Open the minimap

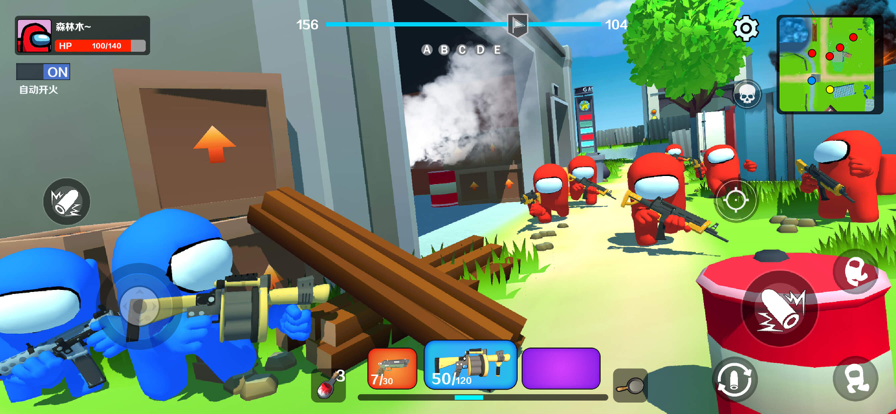pyautogui.click(x=829, y=64)
